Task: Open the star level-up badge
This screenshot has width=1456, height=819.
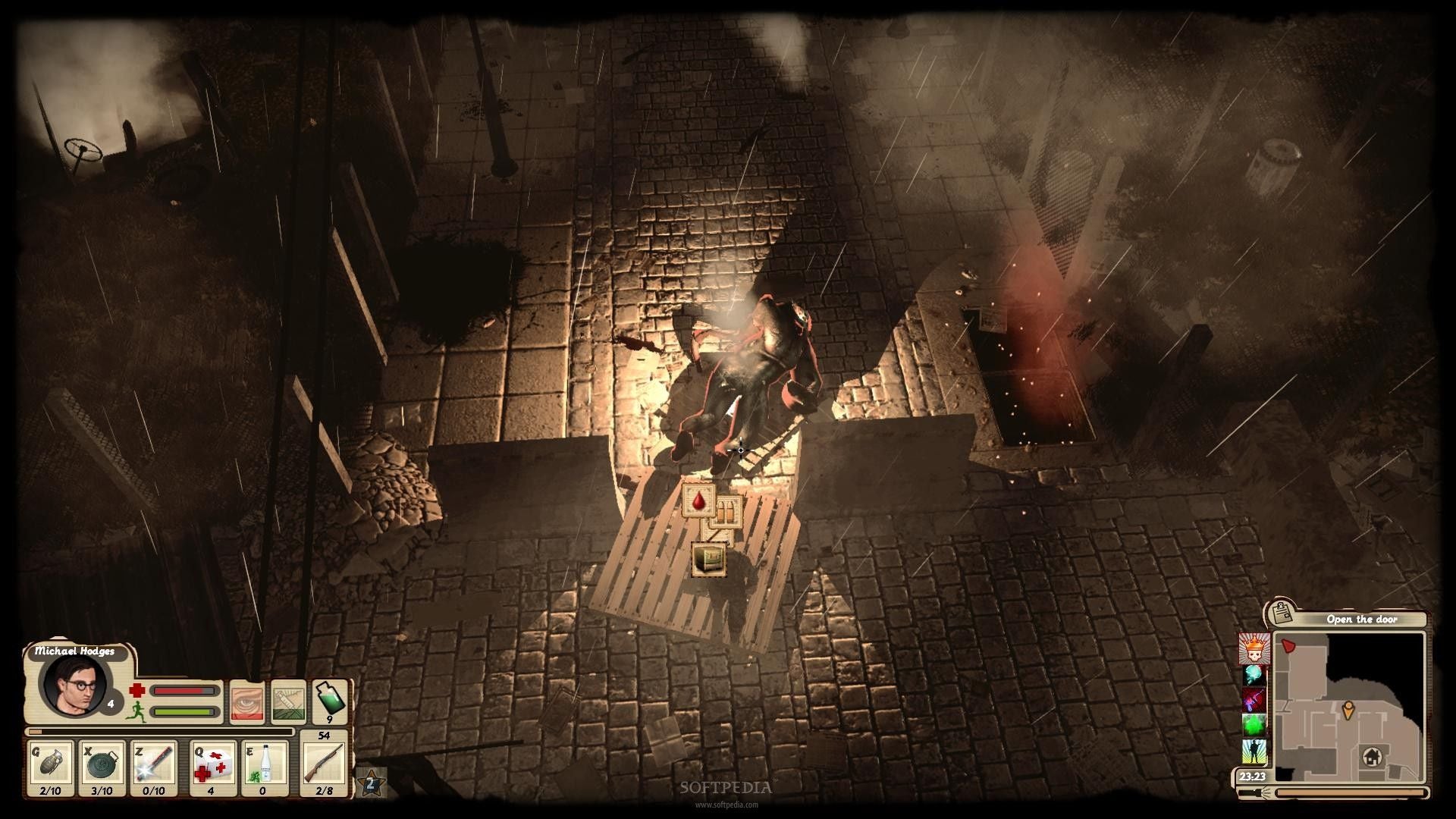Action: tap(372, 783)
